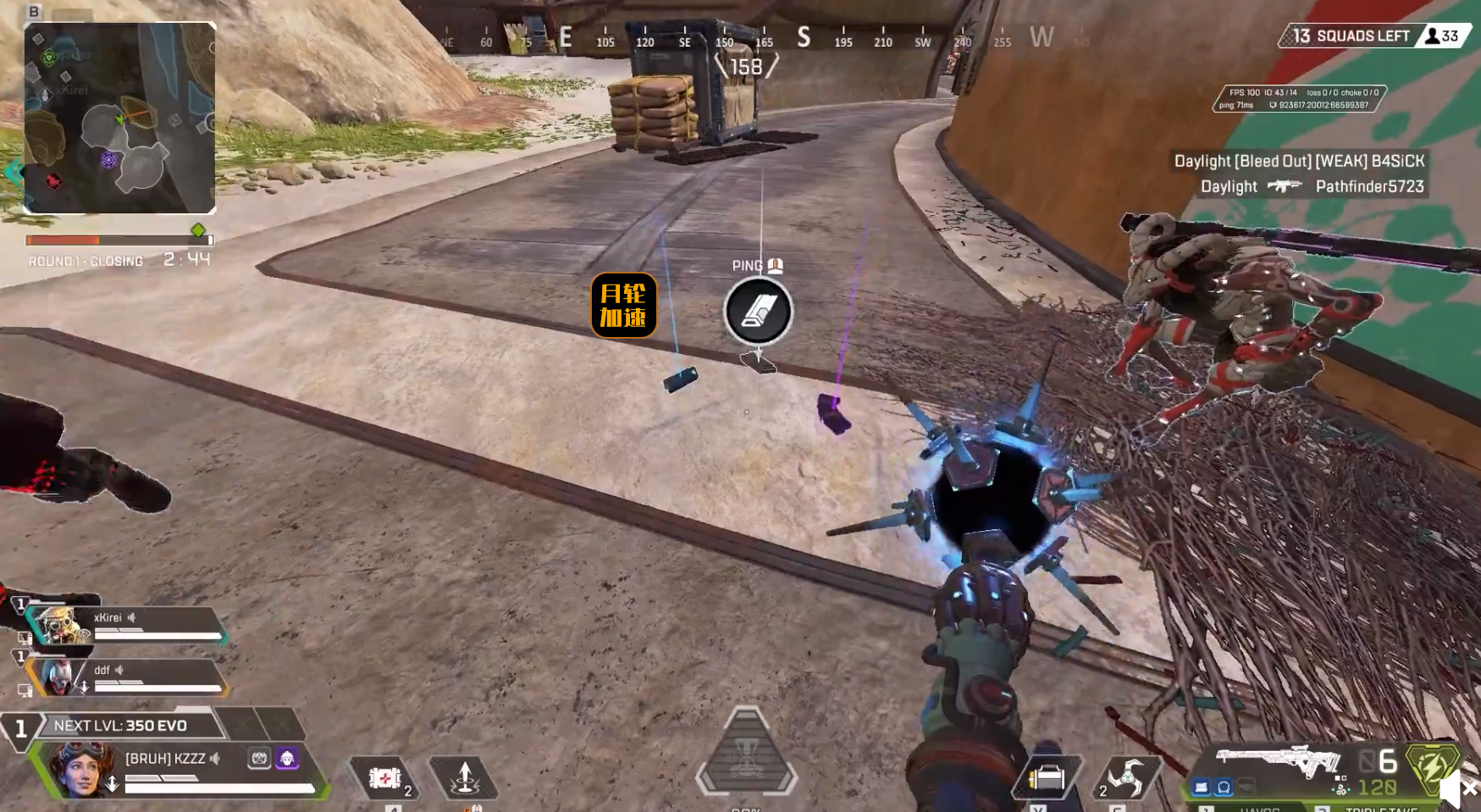Equip the arc star ordnance
Screen dimensions: 1481x812
(x=1127, y=777)
